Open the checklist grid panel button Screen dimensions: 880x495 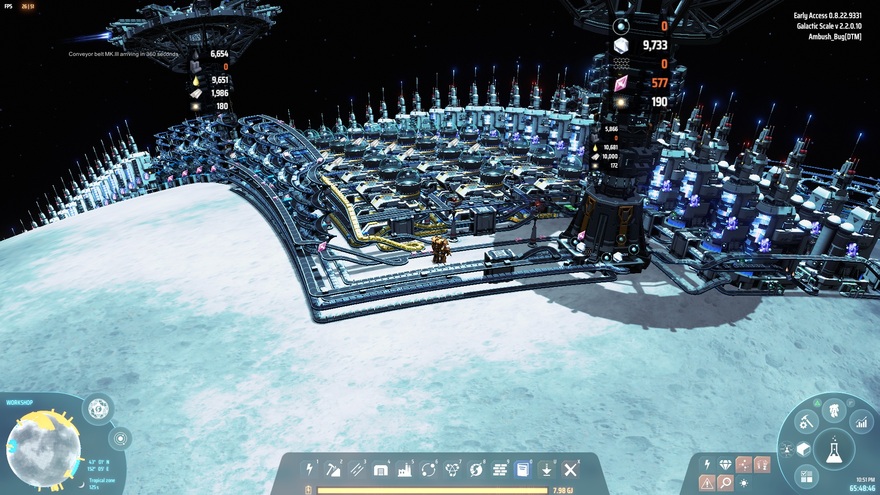808,476
